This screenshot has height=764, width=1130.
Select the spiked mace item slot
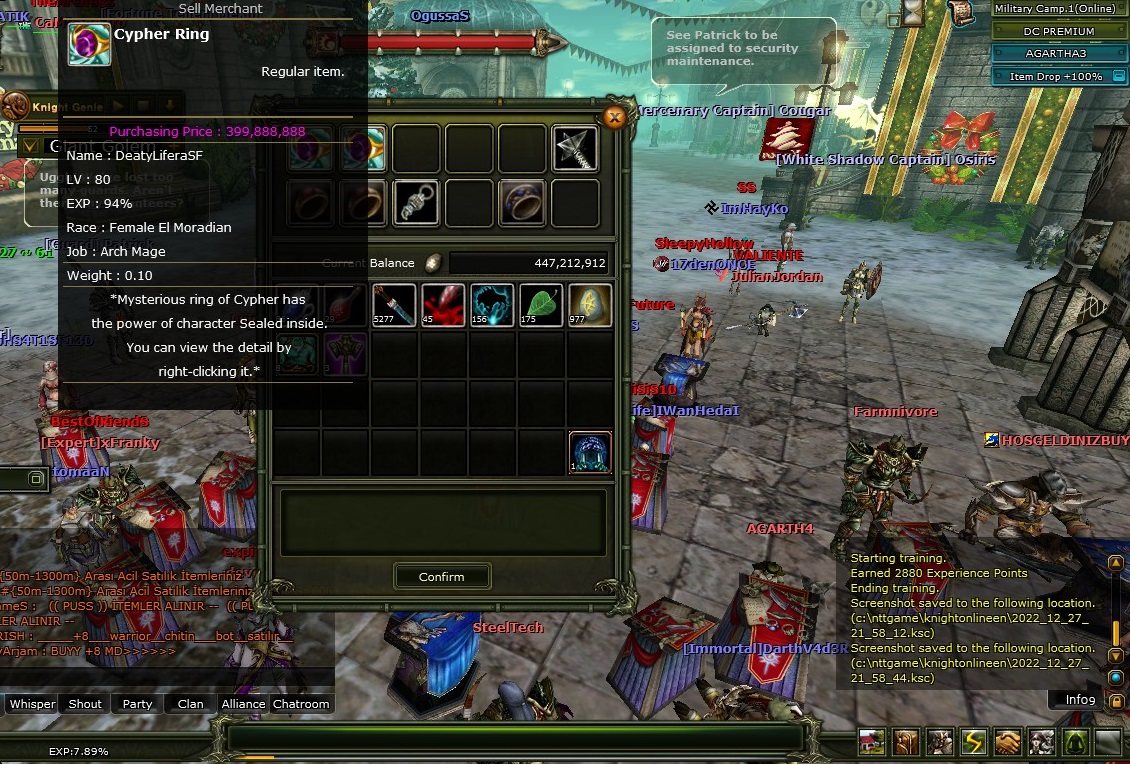pyautogui.click(x=575, y=149)
